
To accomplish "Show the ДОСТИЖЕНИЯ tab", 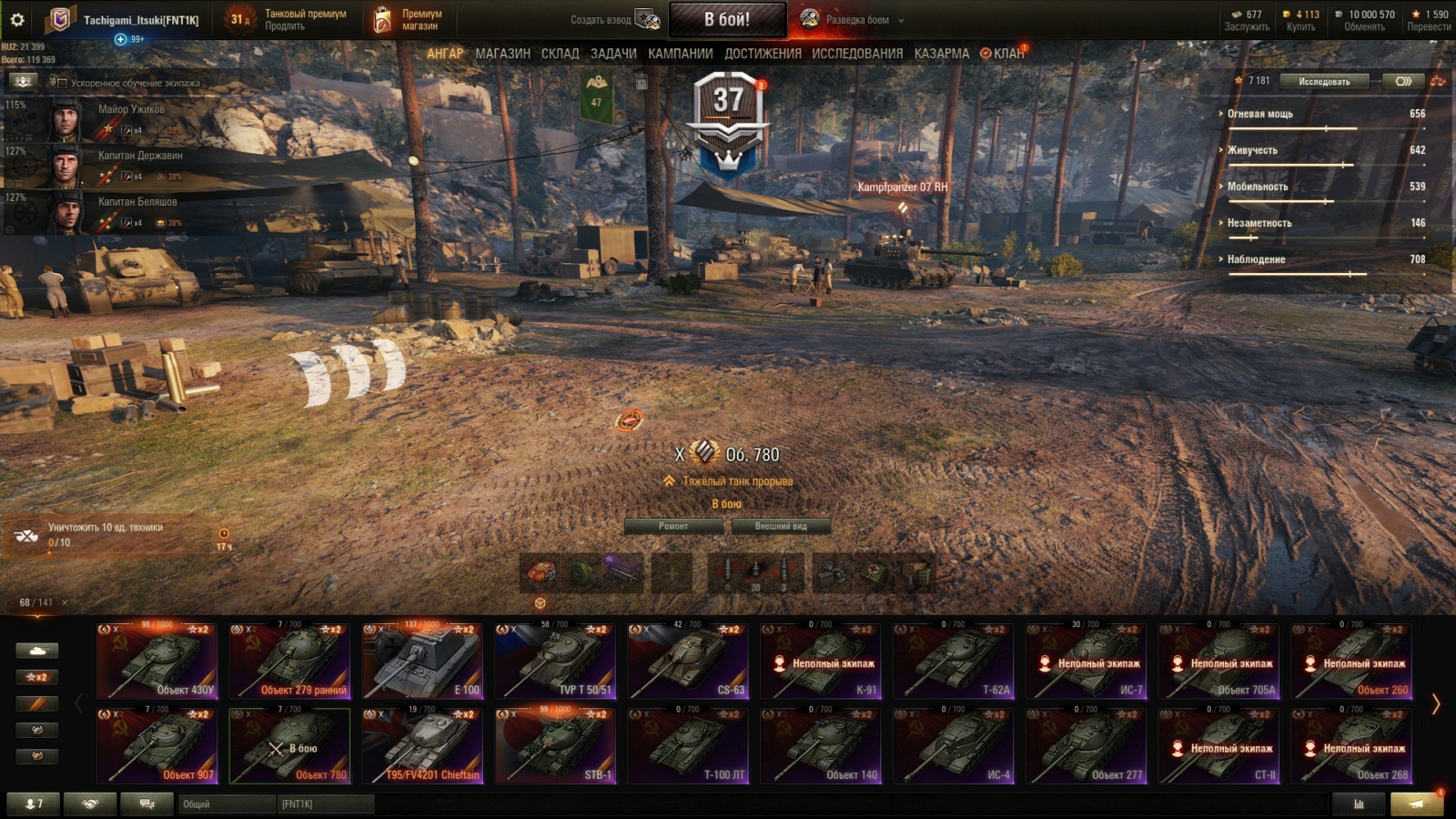I will pos(763,54).
